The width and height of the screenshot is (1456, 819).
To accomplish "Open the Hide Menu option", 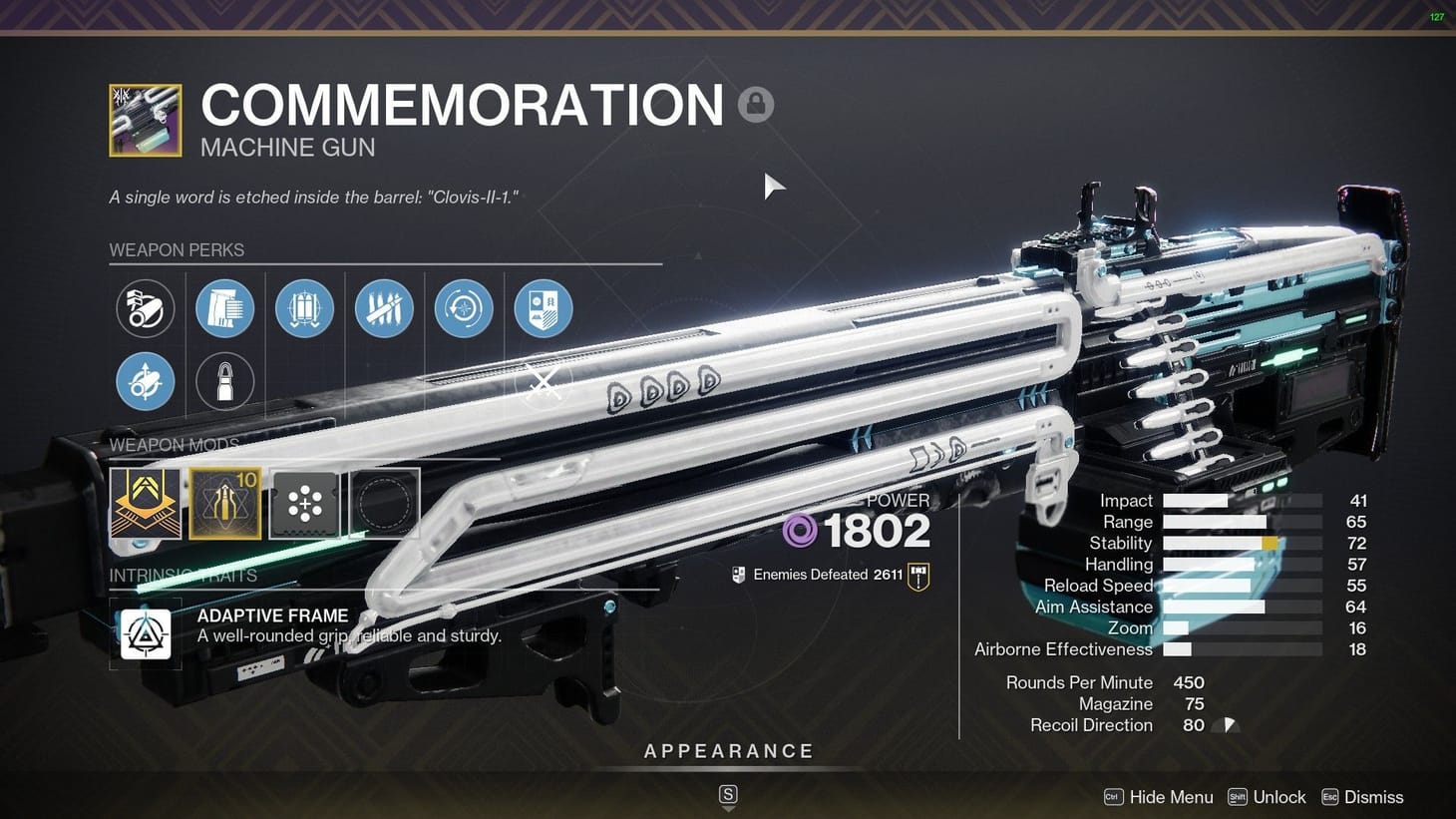I will click(1172, 797).
